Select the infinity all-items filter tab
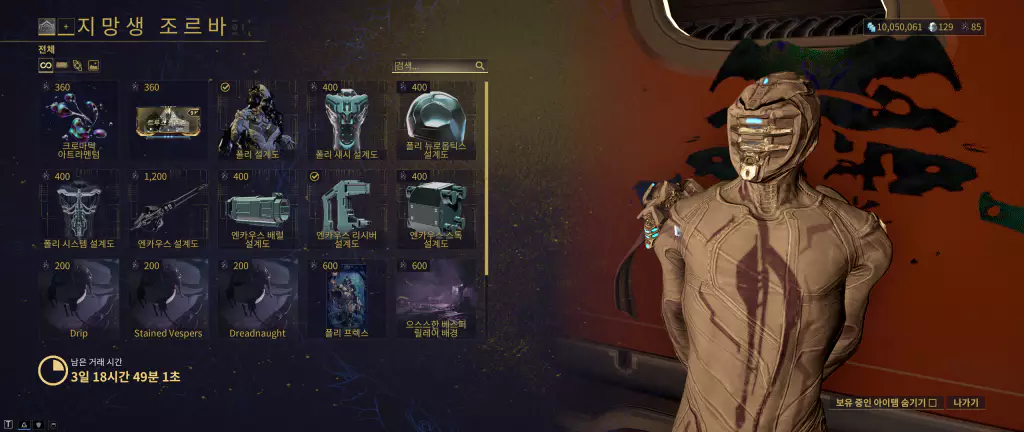This screenshot has width=1024, height=432. tap(45, 66)
